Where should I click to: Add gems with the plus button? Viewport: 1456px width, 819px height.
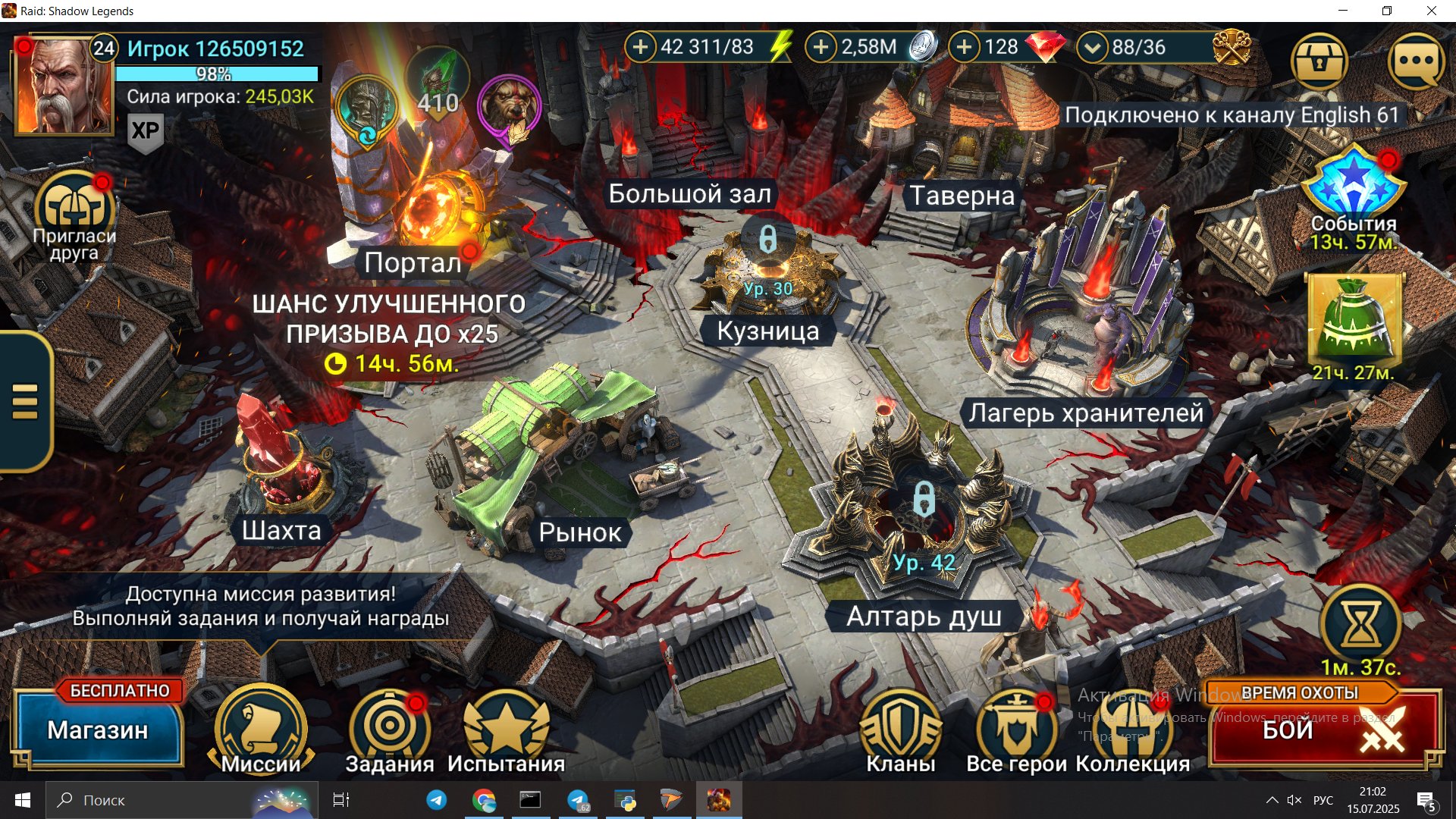pos(964,47)
